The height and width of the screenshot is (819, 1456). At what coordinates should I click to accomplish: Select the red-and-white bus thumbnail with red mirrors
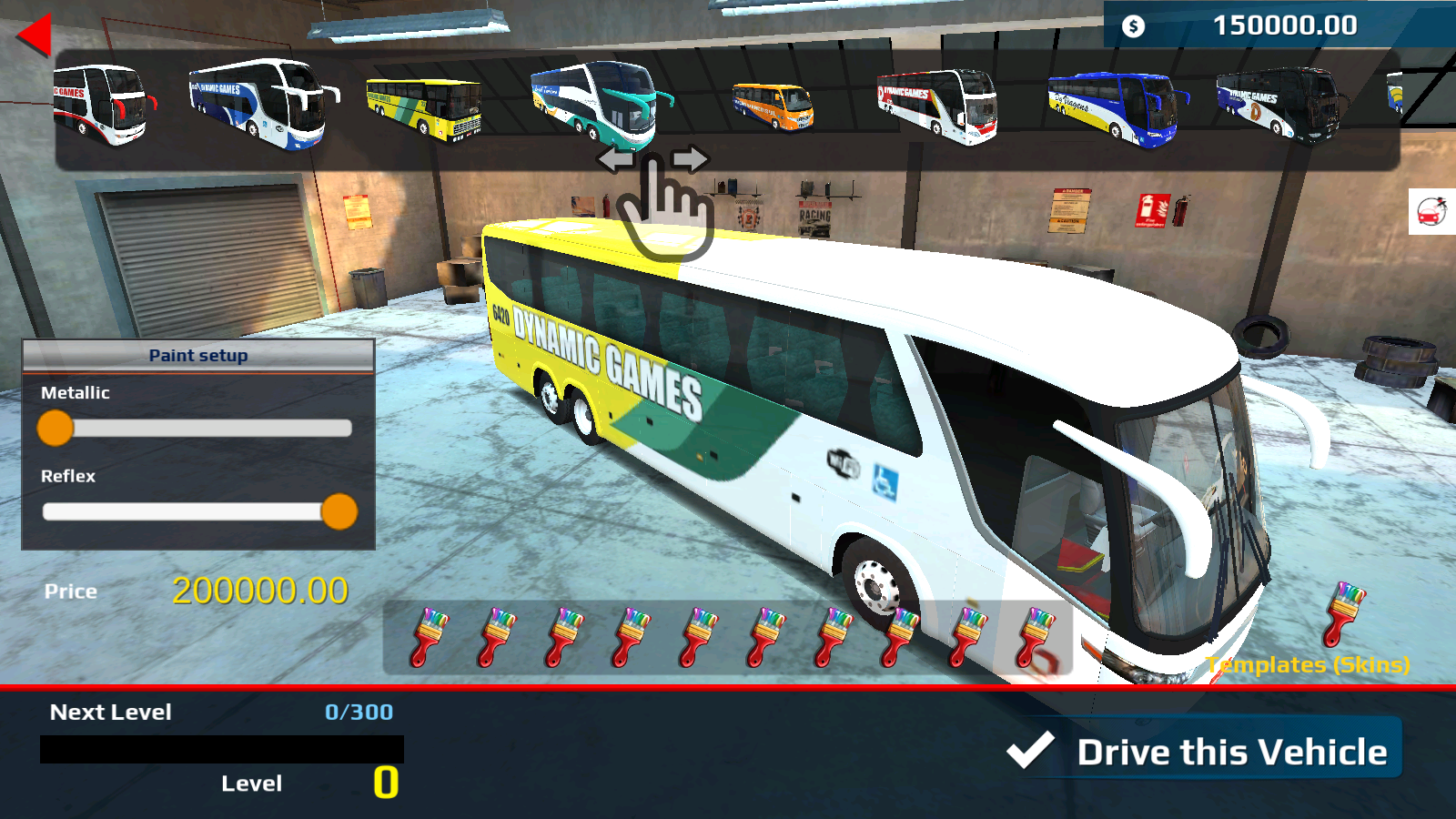click(102, 105)
